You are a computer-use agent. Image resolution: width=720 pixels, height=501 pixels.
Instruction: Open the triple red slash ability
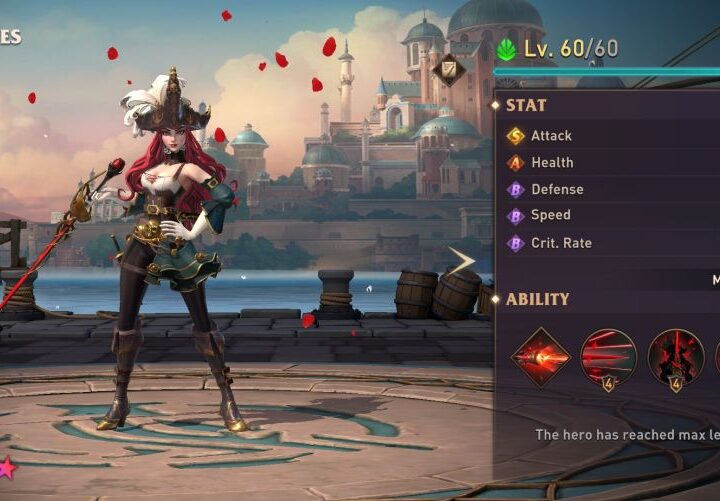[608, 357]
